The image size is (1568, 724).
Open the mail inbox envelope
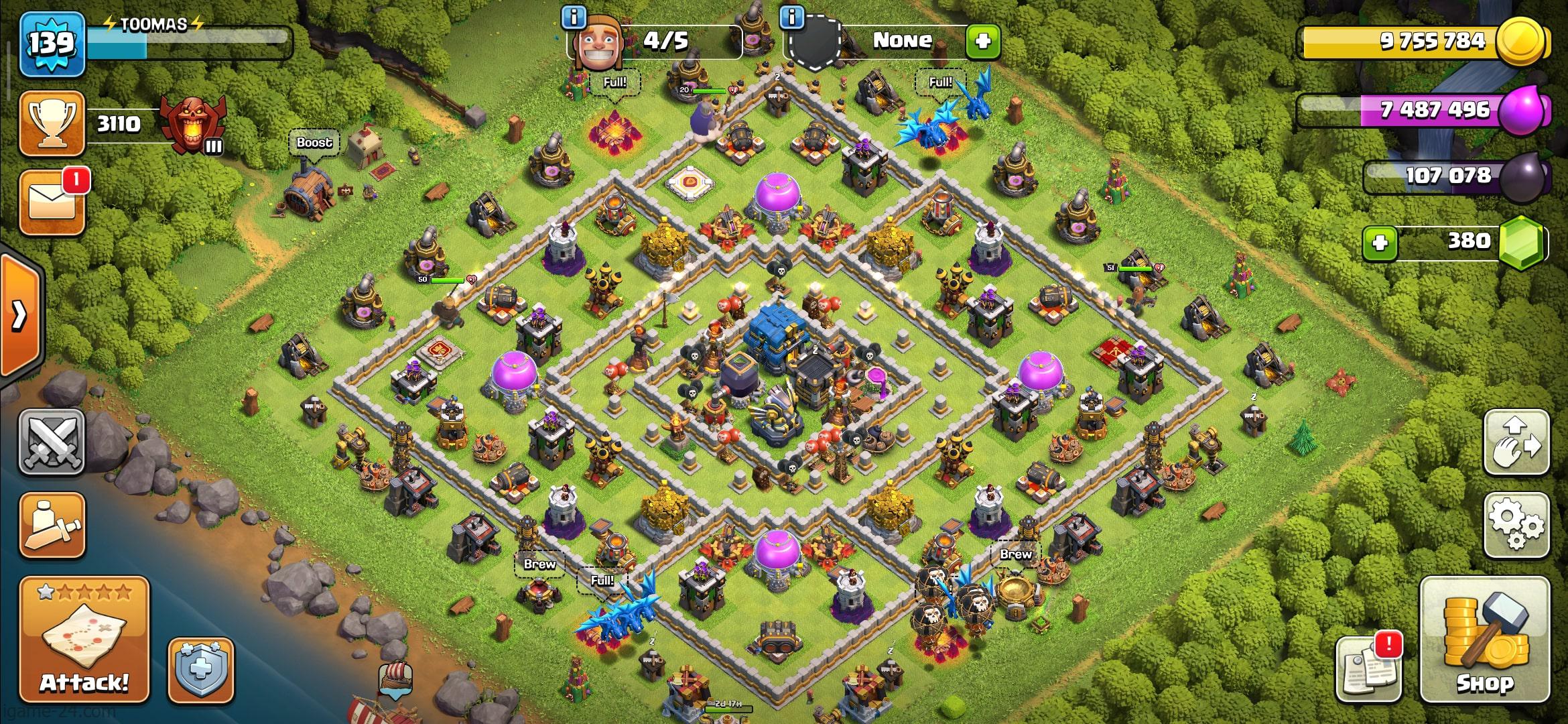52,203
